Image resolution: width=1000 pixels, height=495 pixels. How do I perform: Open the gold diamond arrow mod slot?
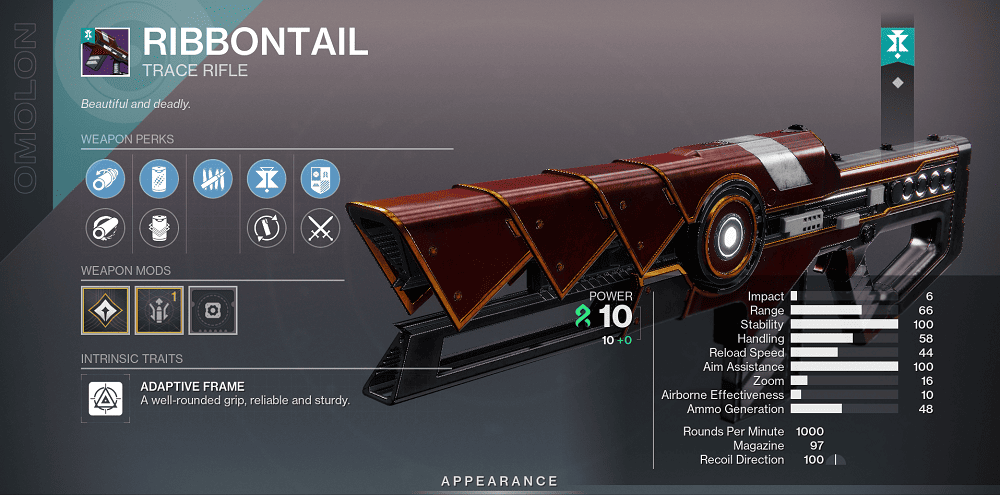pos(104,310)
